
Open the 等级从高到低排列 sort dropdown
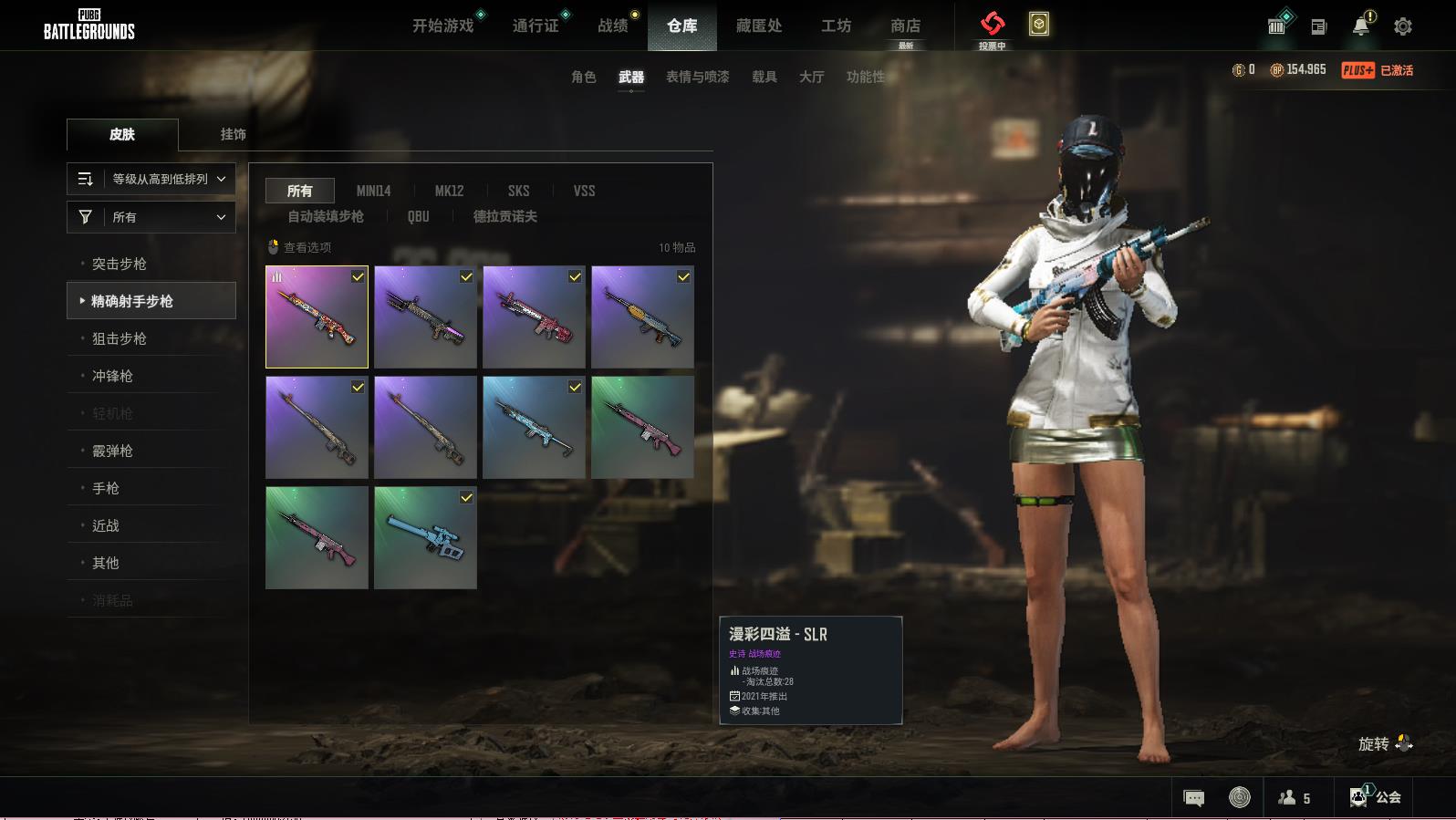(151, 179)
